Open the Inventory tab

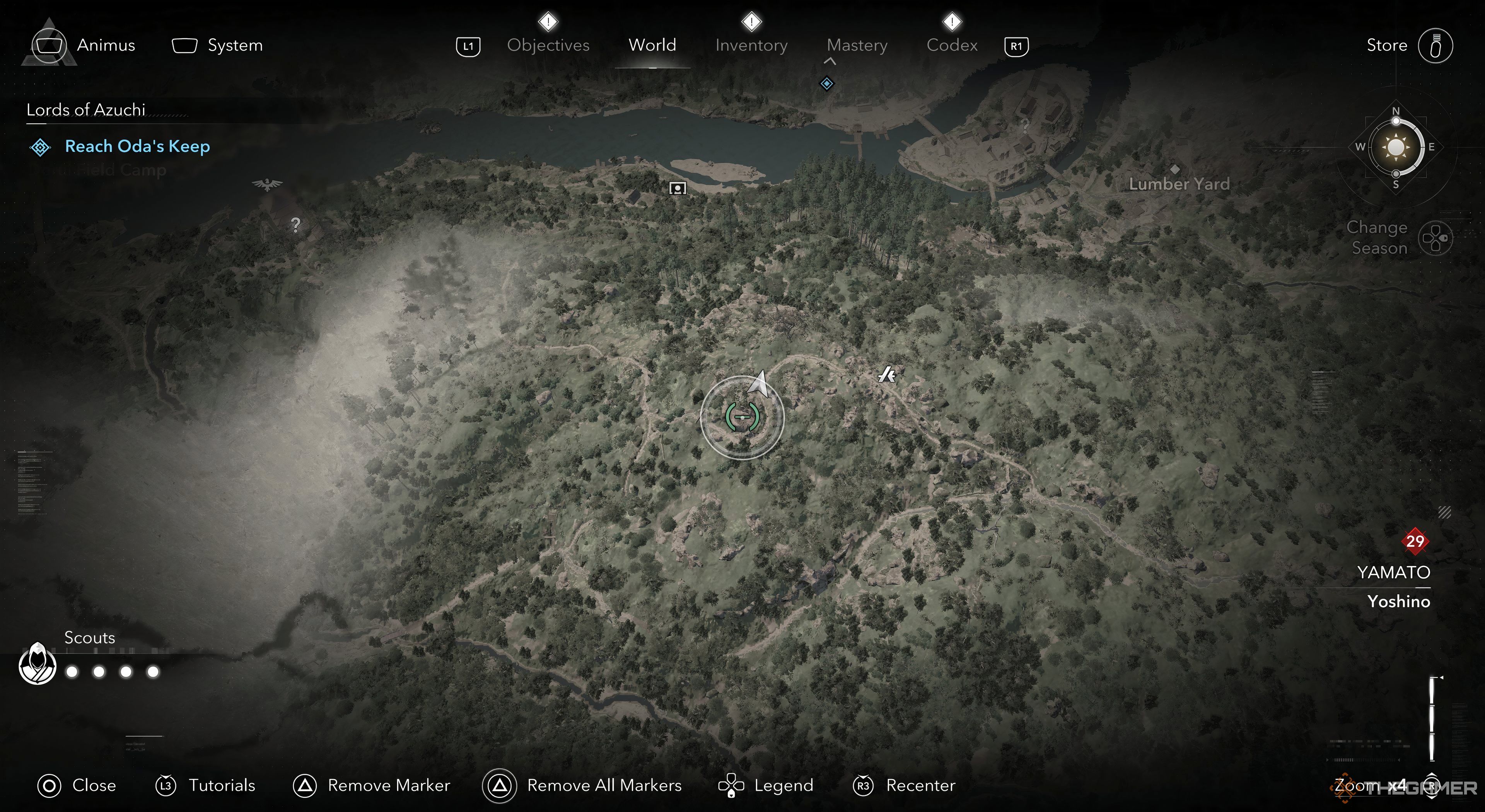click(x=751, y=45)
